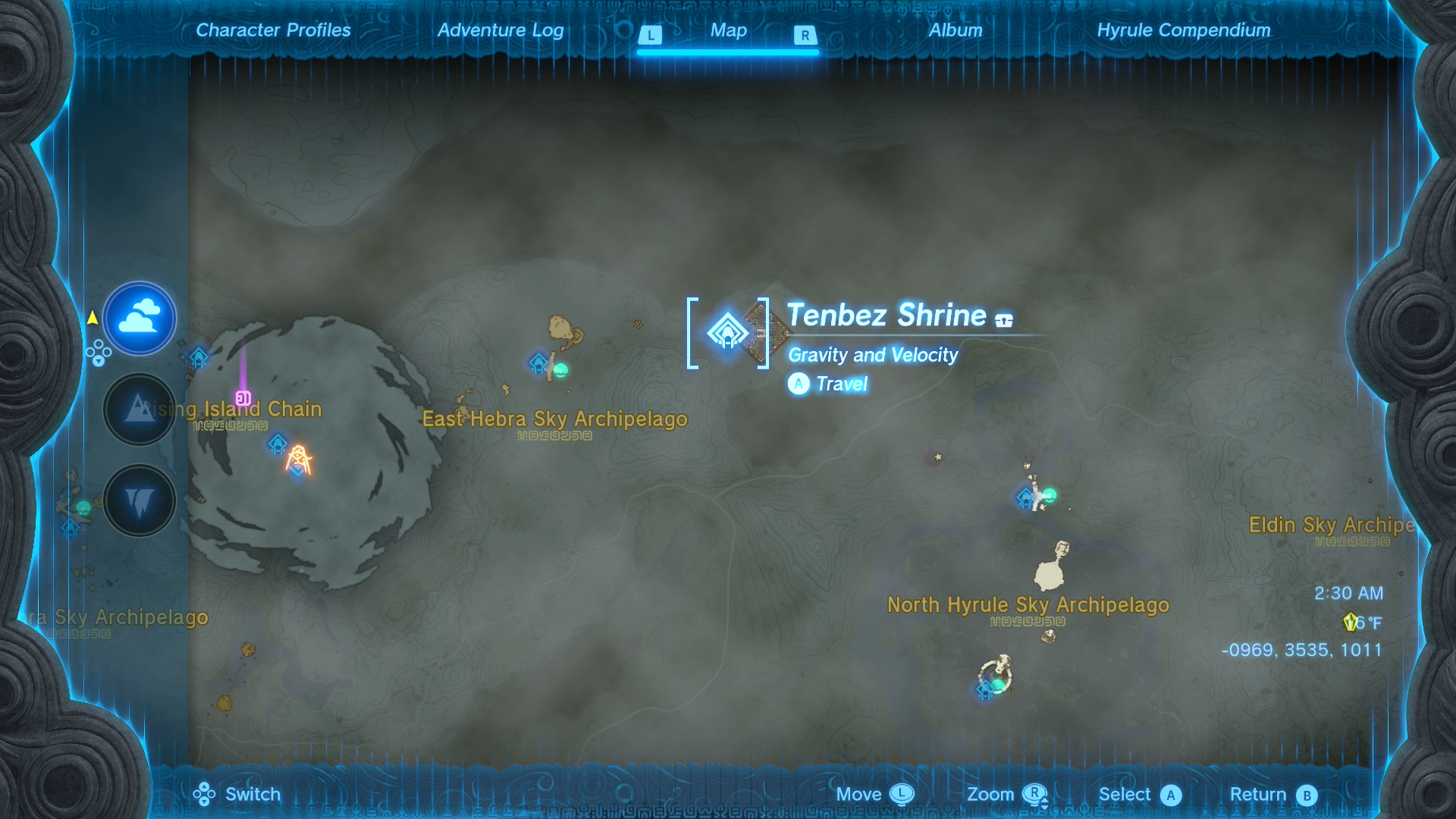Click the Select A control on bottom bar

click(x=1172, y=794)
